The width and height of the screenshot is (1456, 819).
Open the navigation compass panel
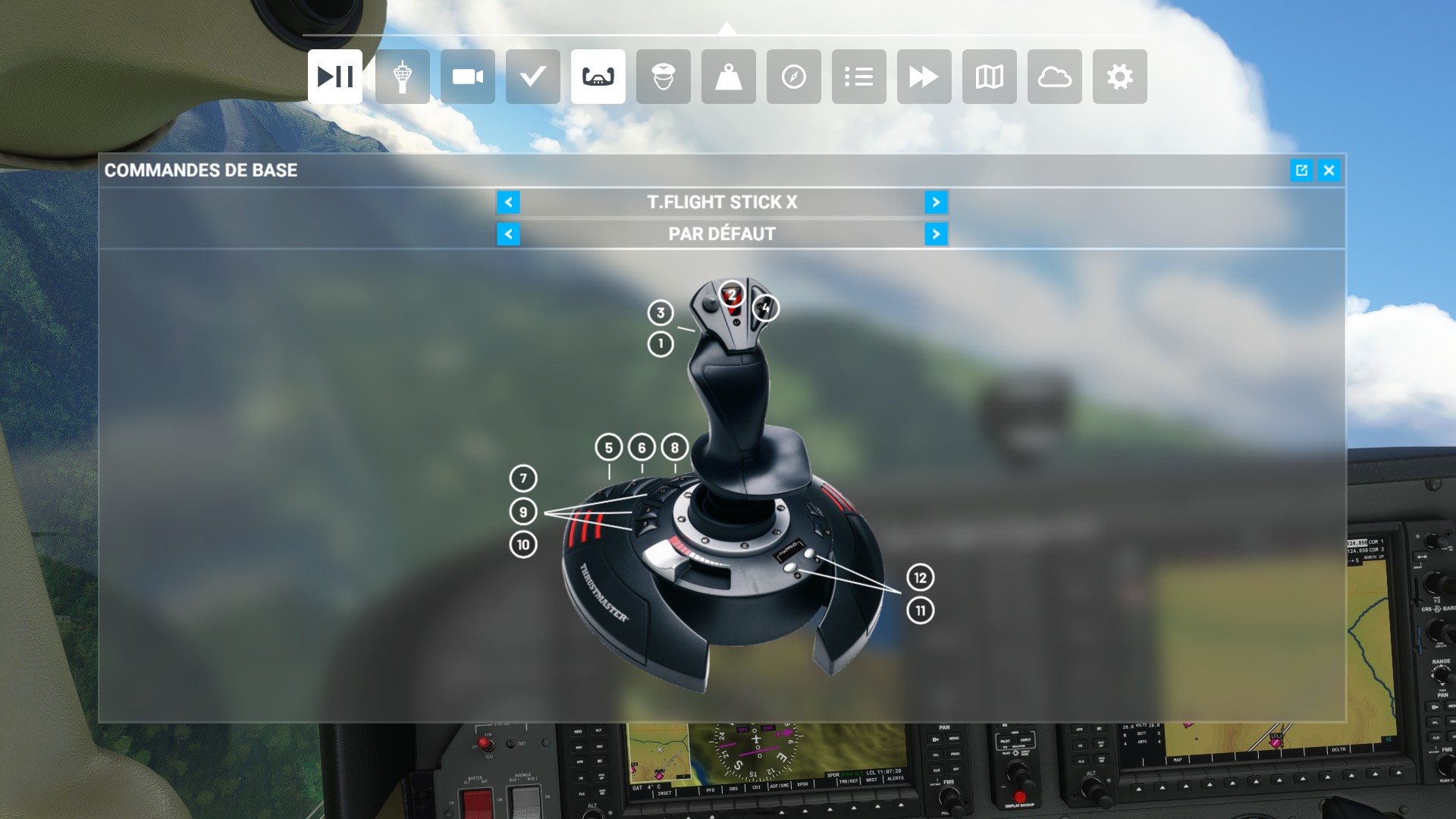click(793, 77)
